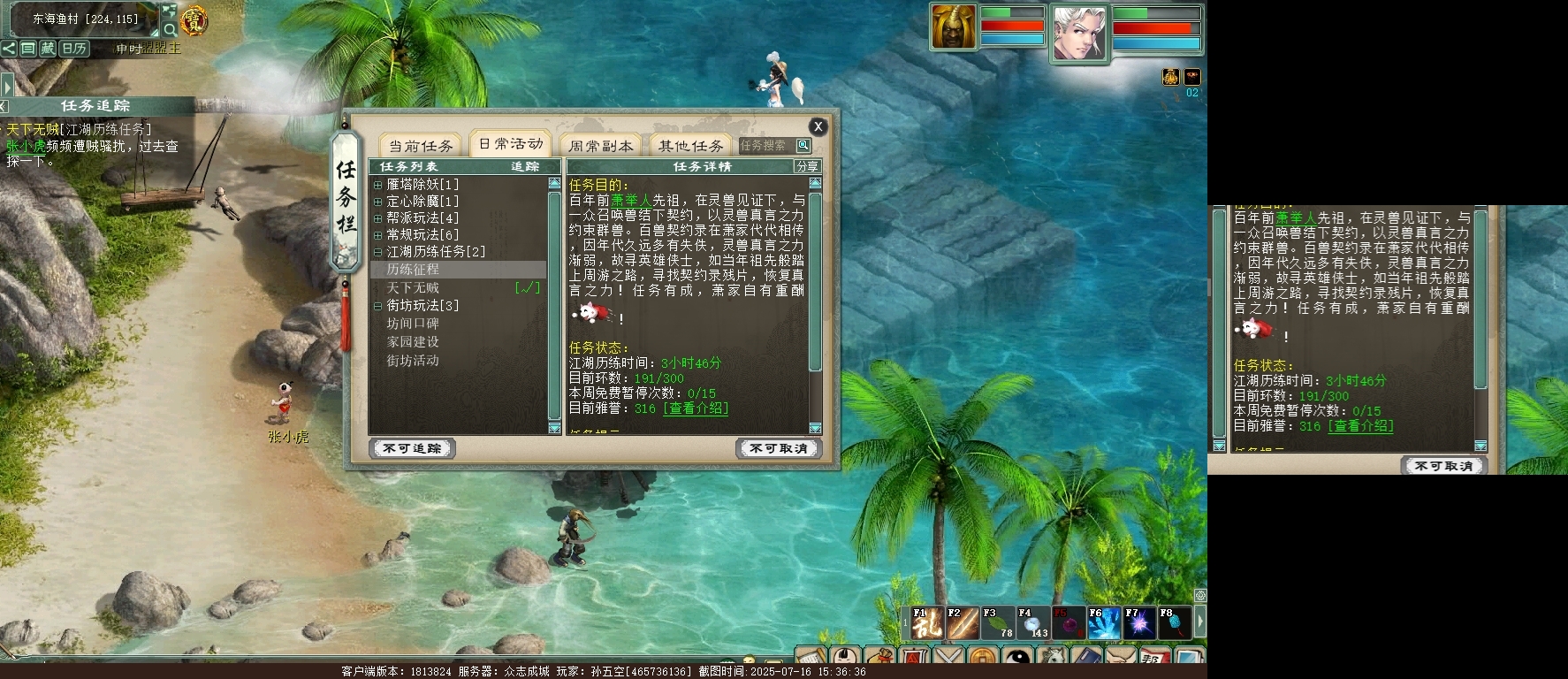Image resolution: width=1568 pixels, height=679 pixels.
Task: Activate the F1 乱 skill
Action: pyautogui.click(x=927, y=623)
